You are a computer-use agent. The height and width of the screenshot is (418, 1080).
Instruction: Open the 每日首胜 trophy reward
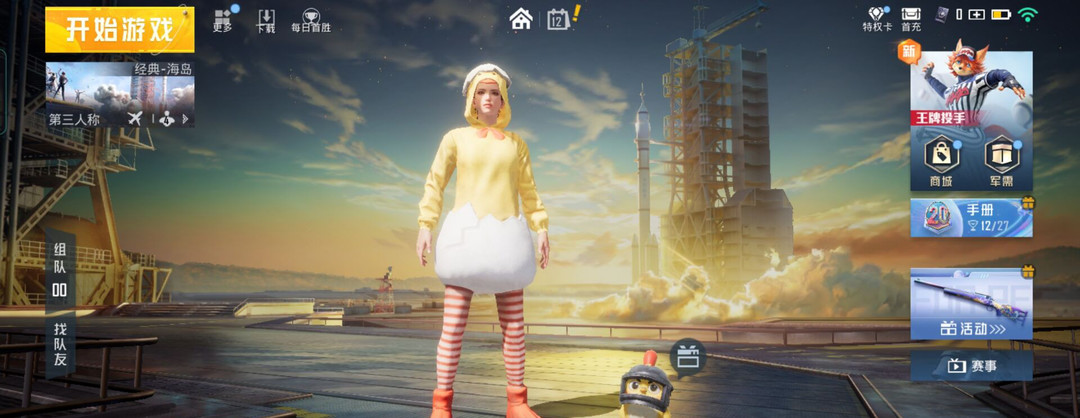[x=310, y=21]
